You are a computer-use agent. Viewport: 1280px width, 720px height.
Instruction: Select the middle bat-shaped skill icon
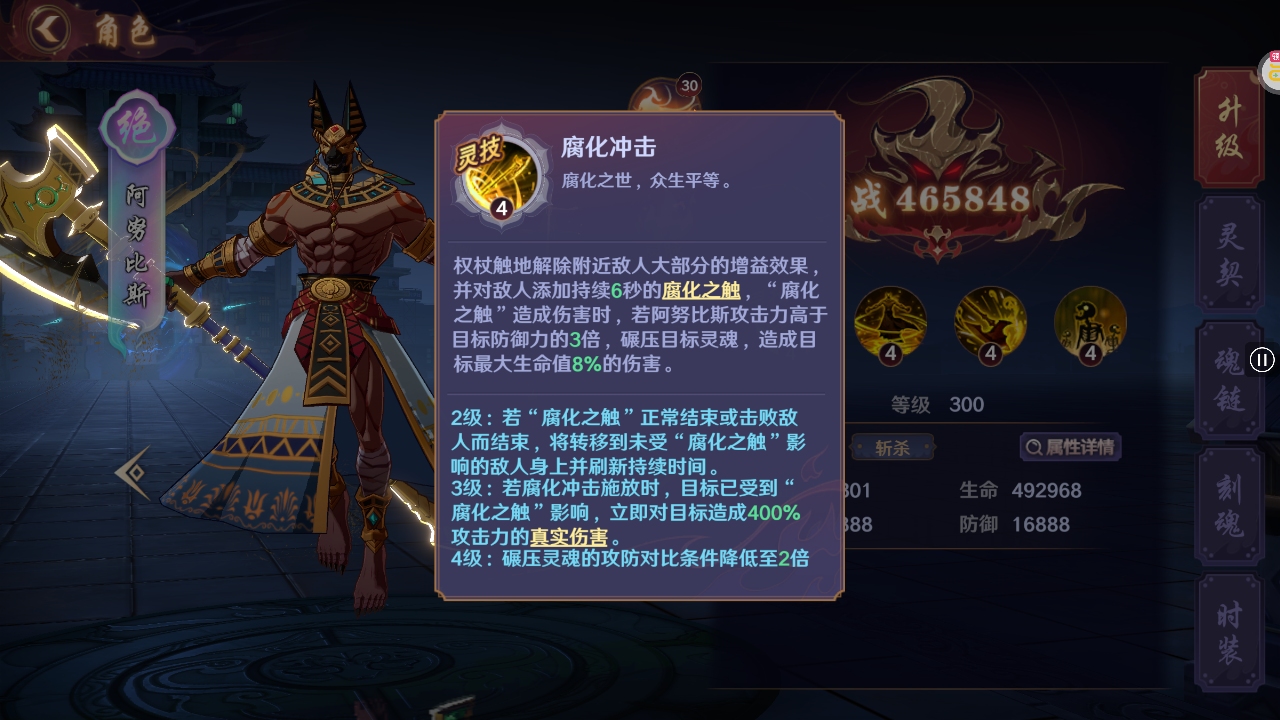coord(989,326)
